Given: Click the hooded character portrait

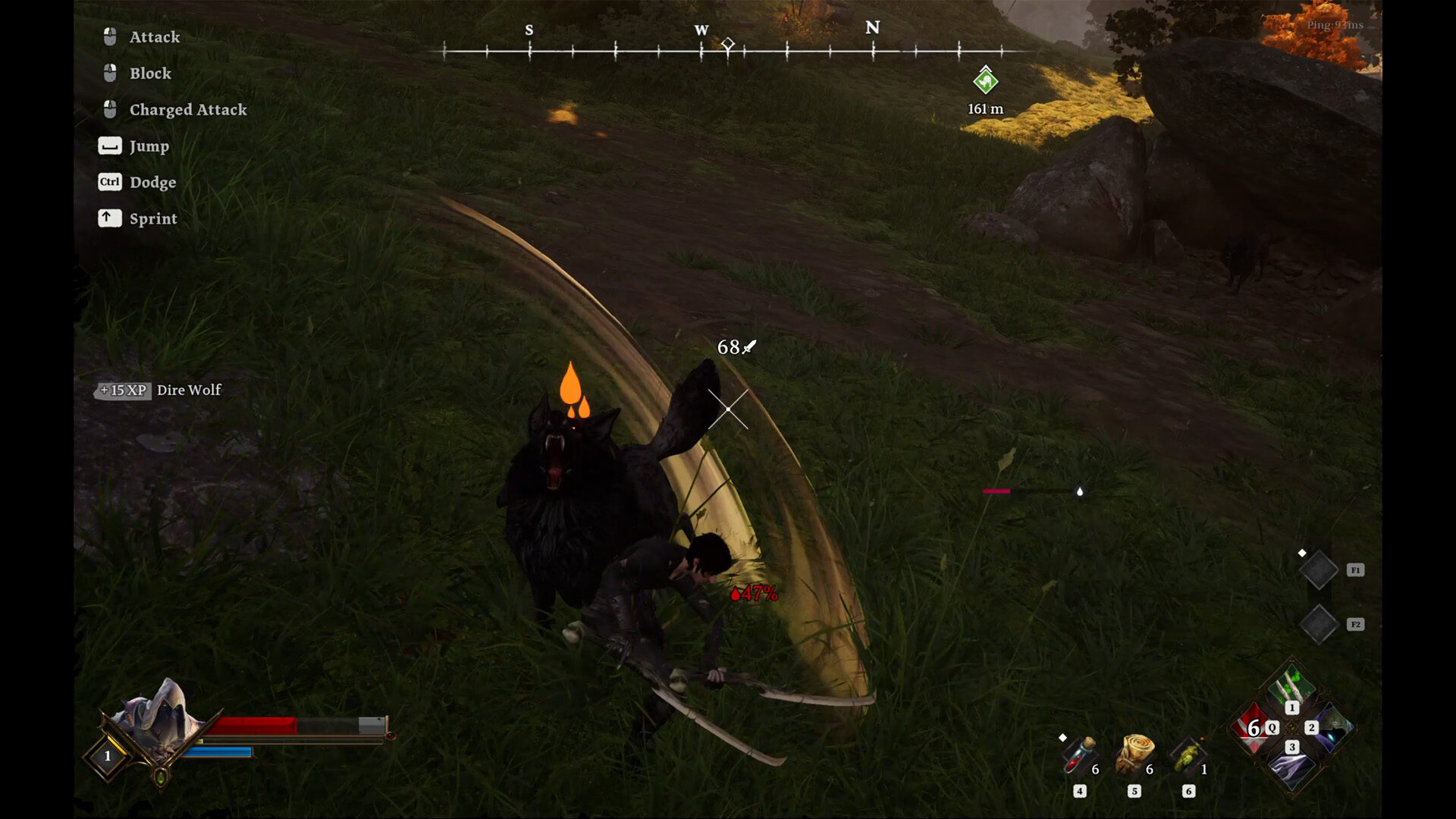Looking at the screenshot, I should click(x=159, y=717).
